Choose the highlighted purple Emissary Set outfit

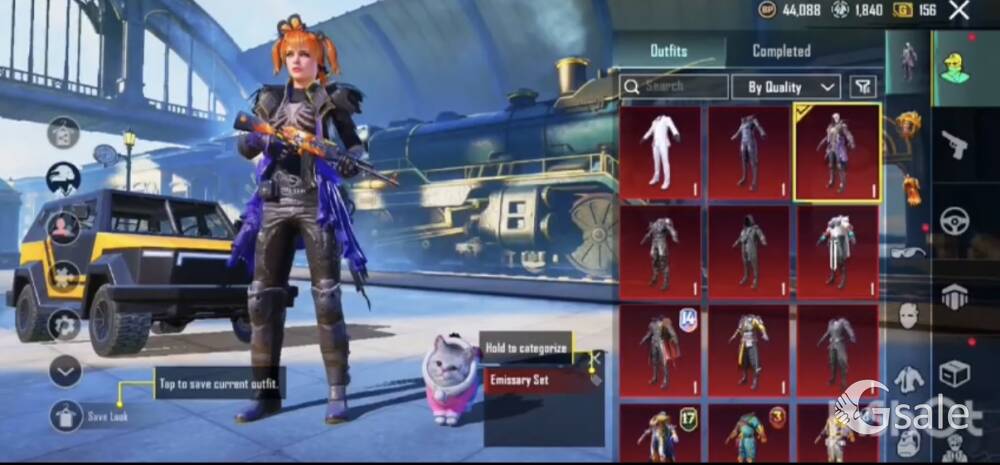click(836, 152)
